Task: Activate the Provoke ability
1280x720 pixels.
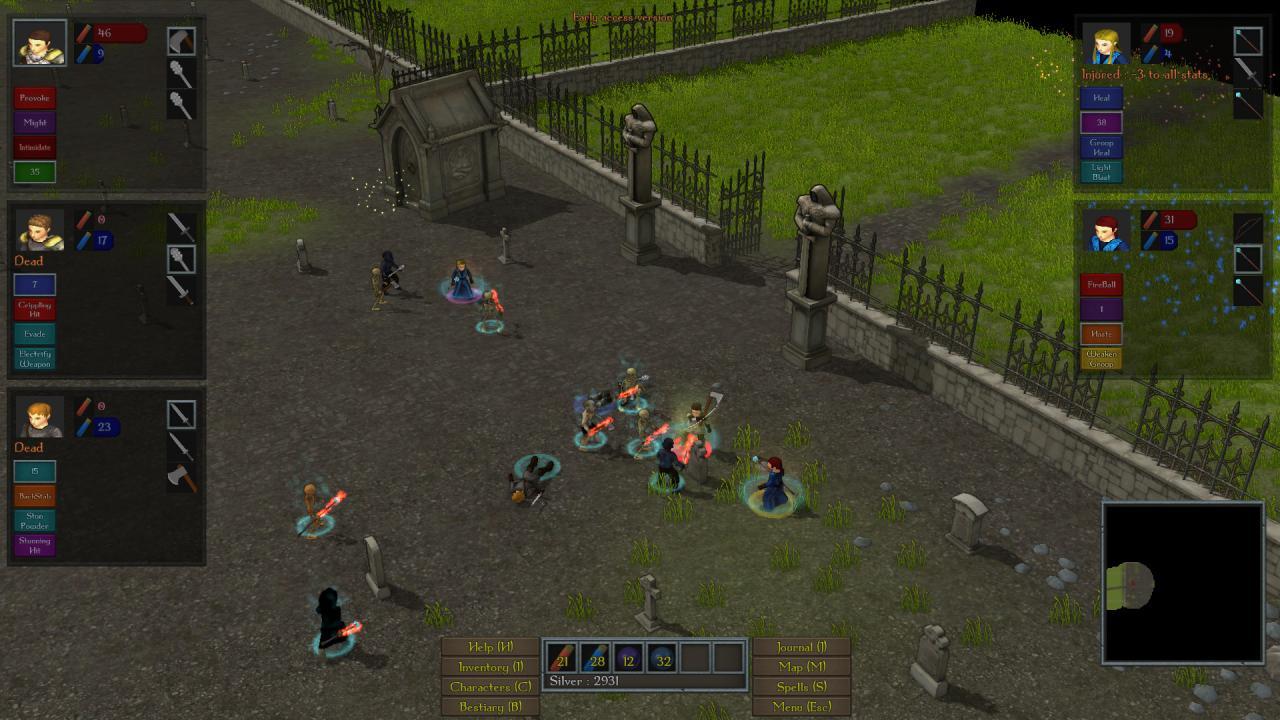Action: click(33, 98)
